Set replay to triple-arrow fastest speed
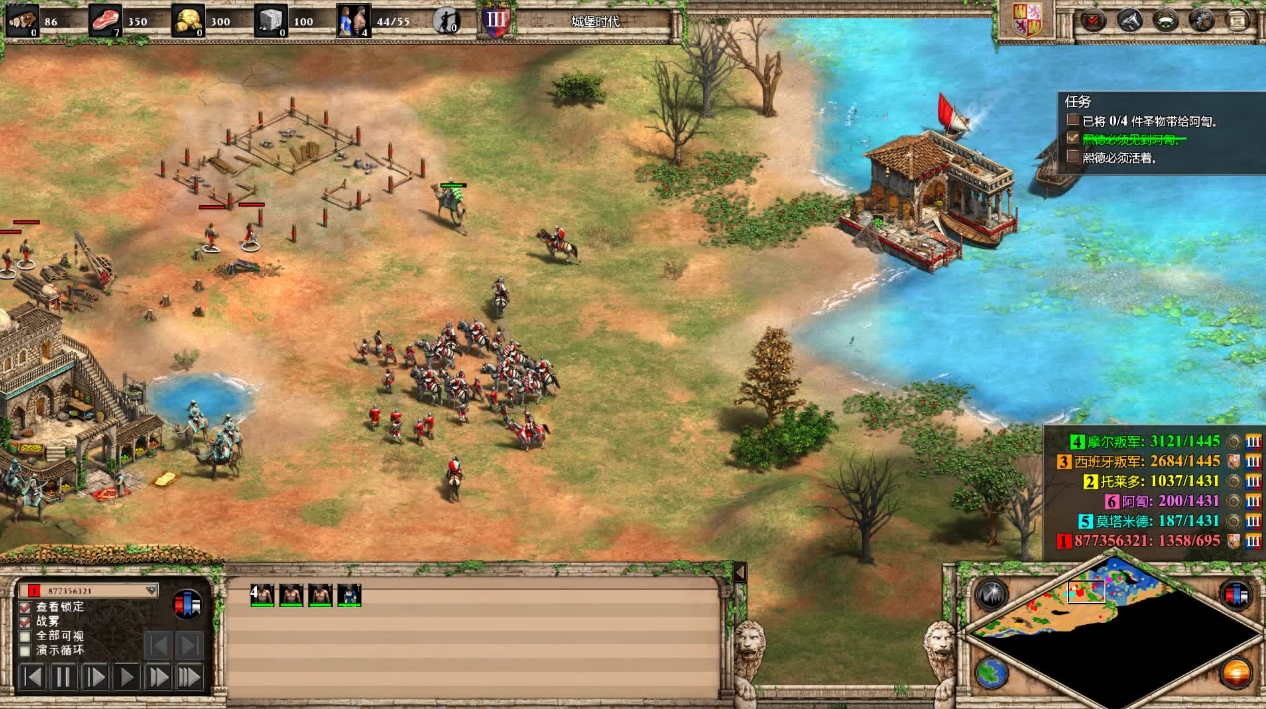This screenshot has width=1266, height=709. coord(189,677)
